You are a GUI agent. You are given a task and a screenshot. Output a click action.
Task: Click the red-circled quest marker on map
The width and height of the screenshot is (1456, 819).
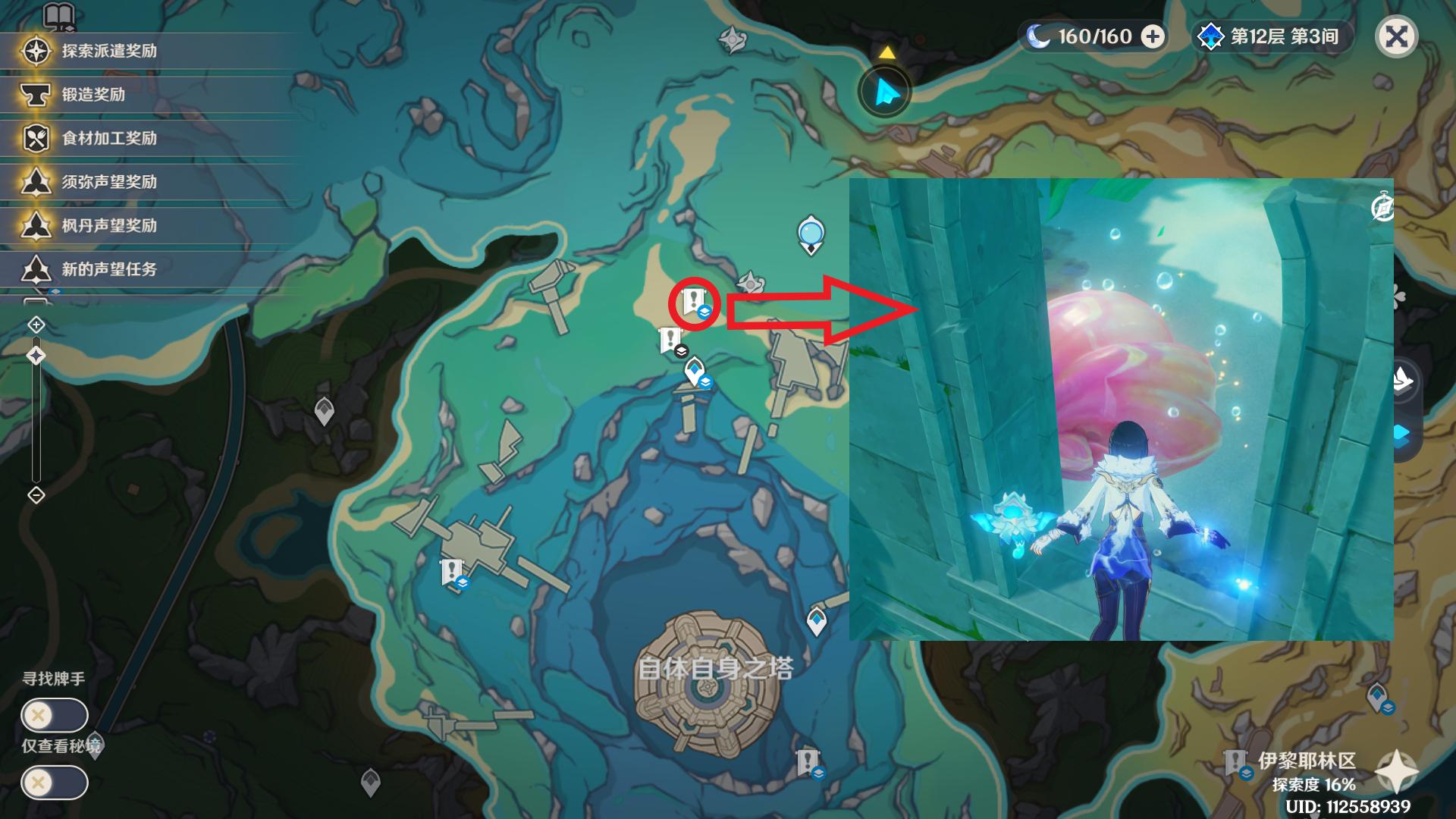click(x=693, y=302)
